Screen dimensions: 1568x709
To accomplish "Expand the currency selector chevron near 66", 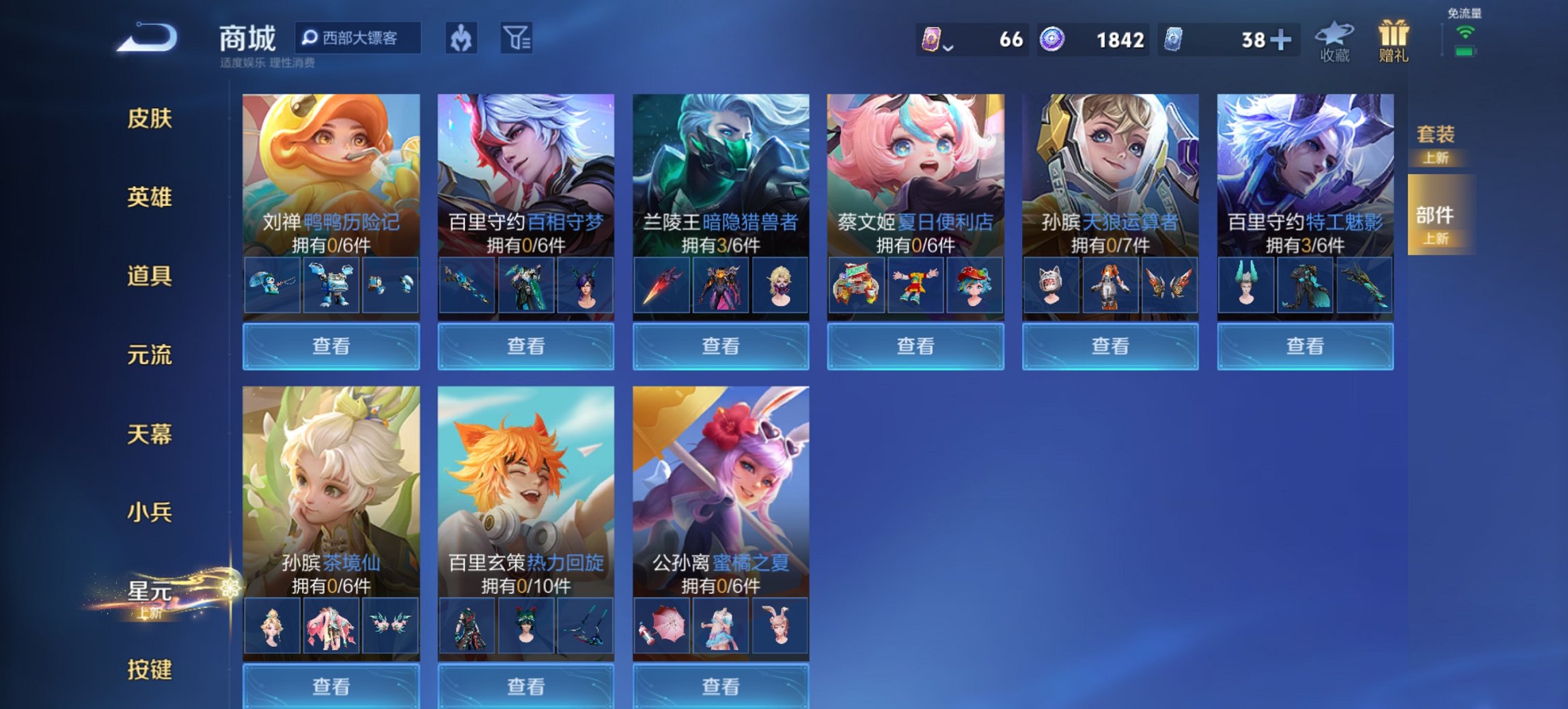I will click(x=950, y=46).
